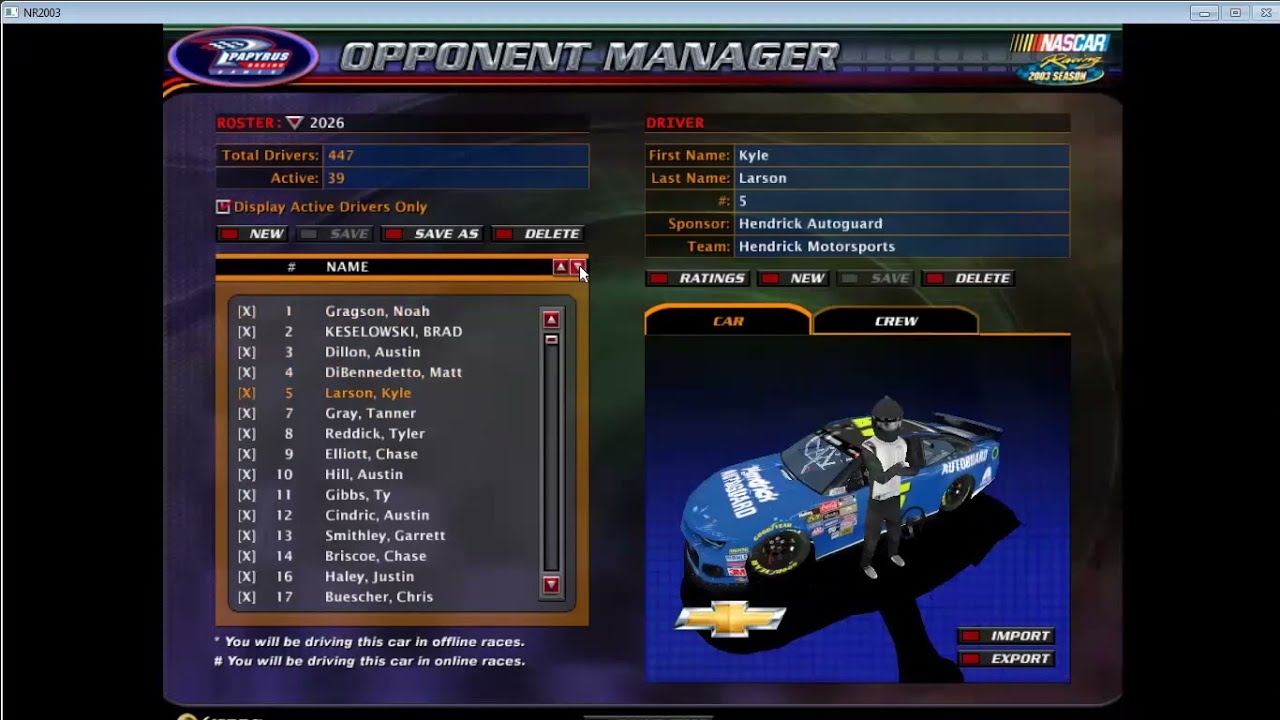This screenshot has width=1280, height=720.
Task: Import a car file with IMPORT
Action: pos(1007,636)
